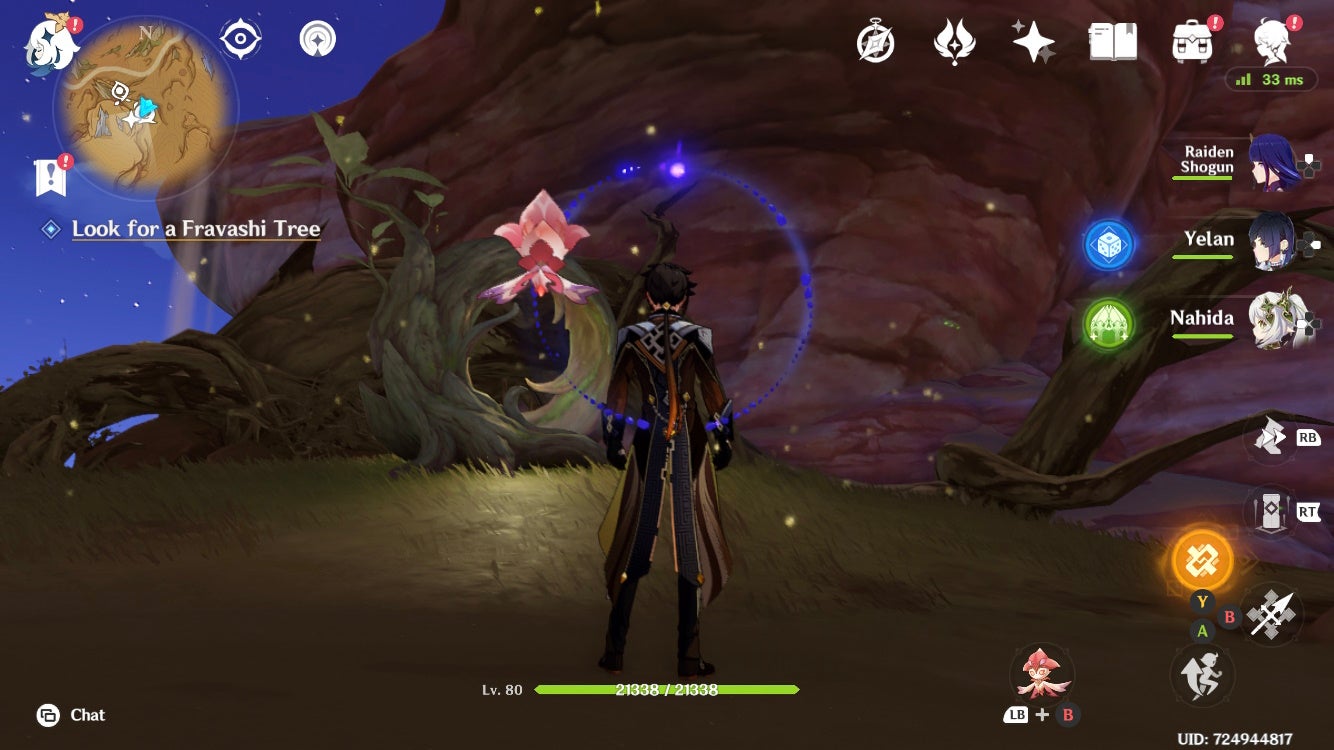Click the 'Look for a Fravashi Tree' quest text

coord(195,229)
